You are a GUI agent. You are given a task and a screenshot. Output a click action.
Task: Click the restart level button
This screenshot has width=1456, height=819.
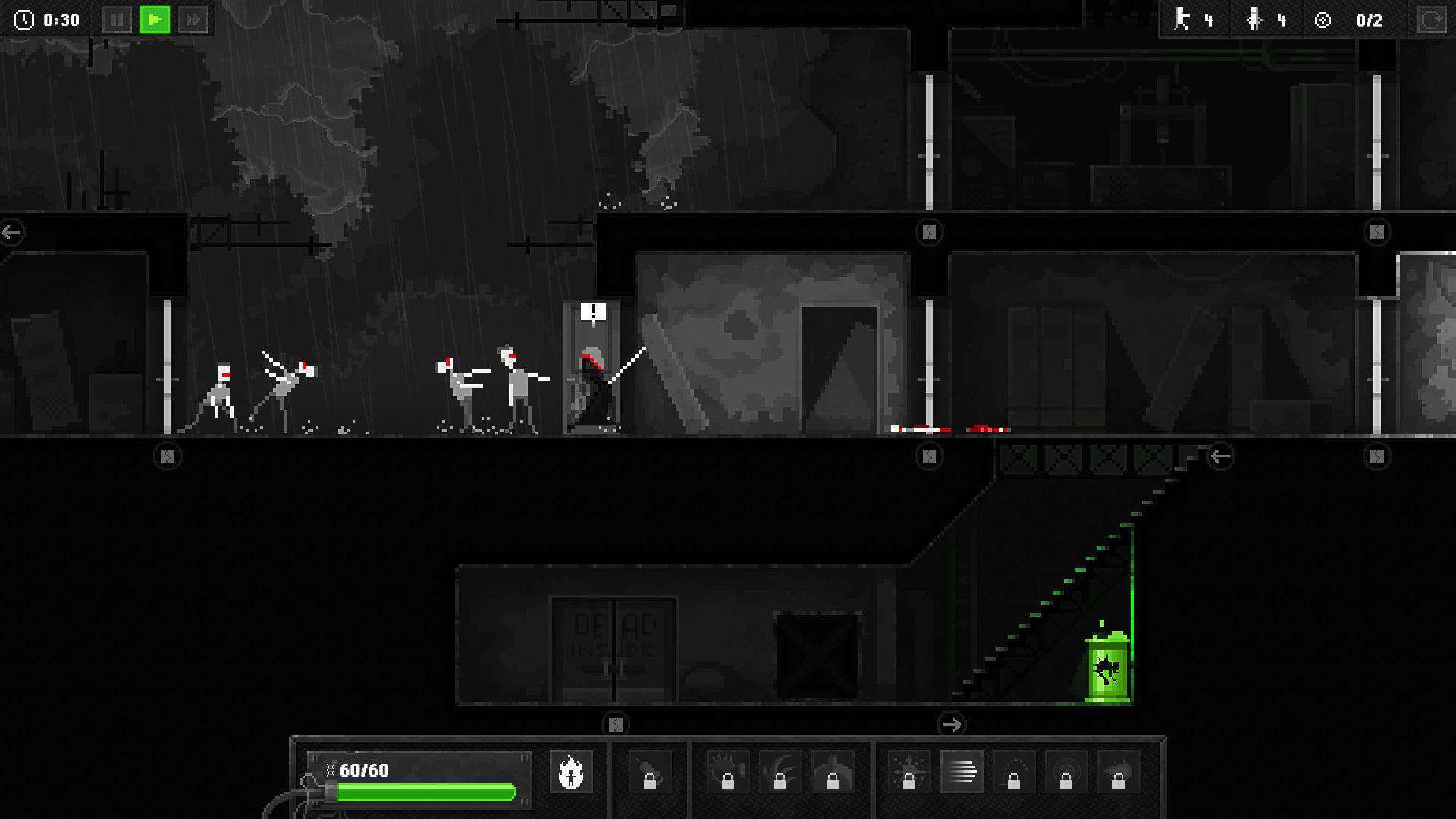click(x=1432, y=20)
